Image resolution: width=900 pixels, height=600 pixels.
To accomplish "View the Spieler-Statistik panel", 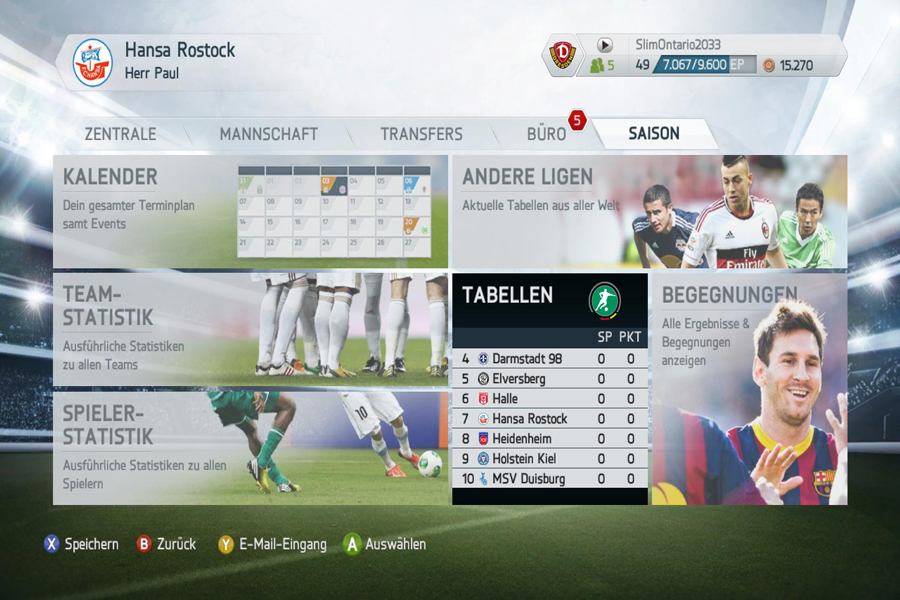I will [250, 447].
